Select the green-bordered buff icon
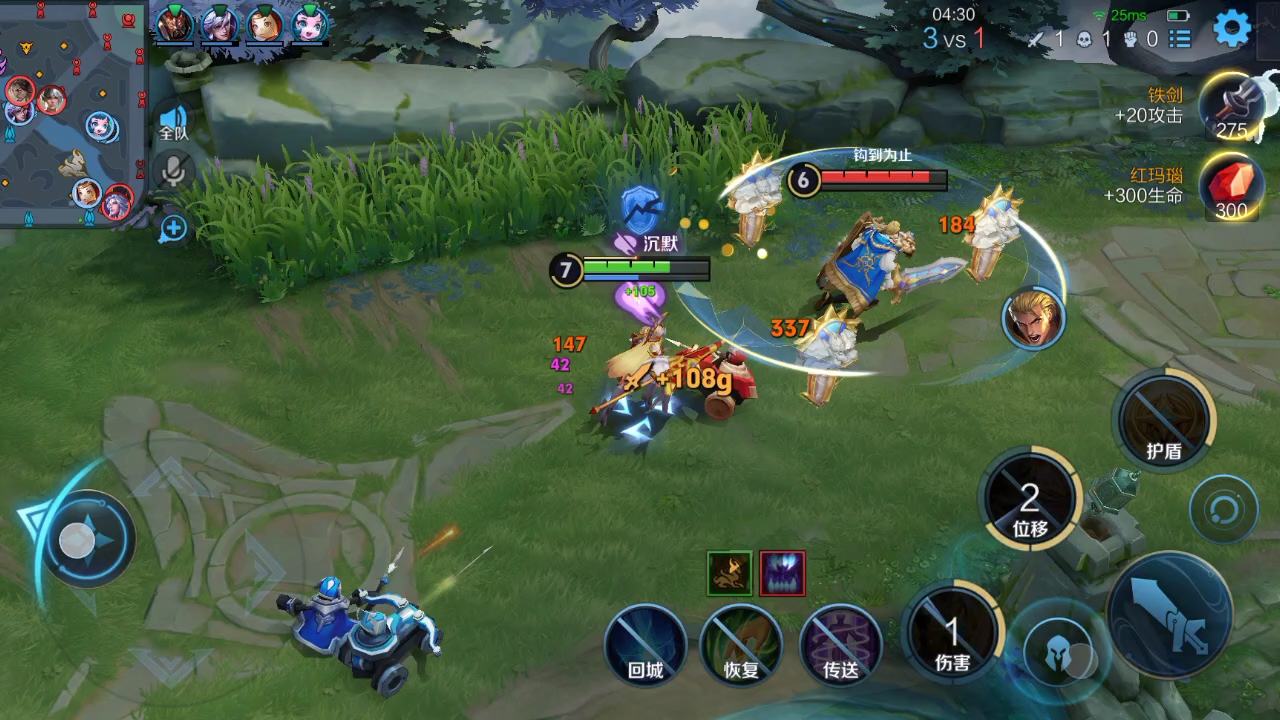The image size is (1280, 720). tap(730, 574)
